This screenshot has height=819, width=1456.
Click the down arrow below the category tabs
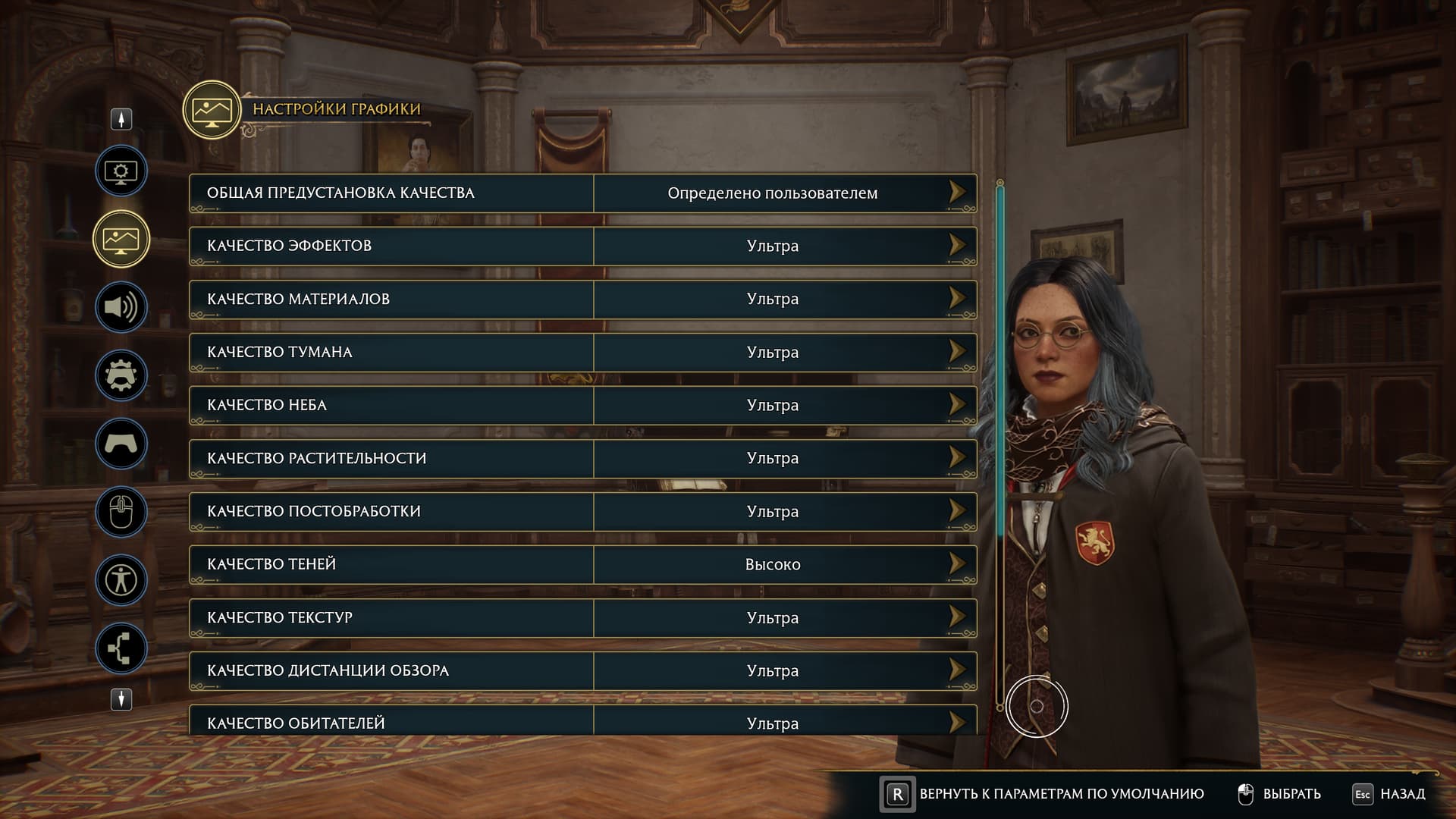121,699
